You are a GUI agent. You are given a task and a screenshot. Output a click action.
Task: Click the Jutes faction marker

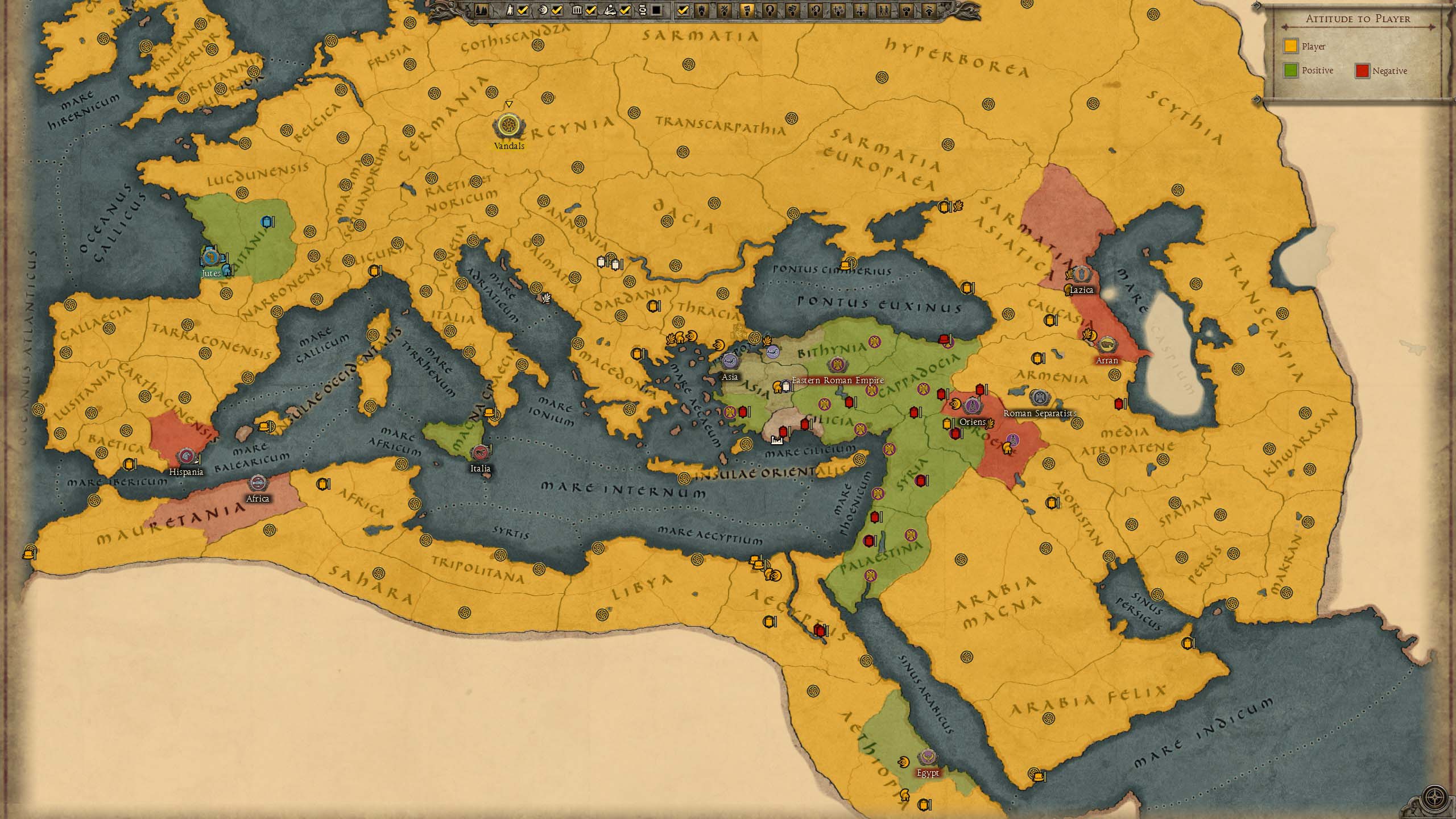click(x=210, y=258)
